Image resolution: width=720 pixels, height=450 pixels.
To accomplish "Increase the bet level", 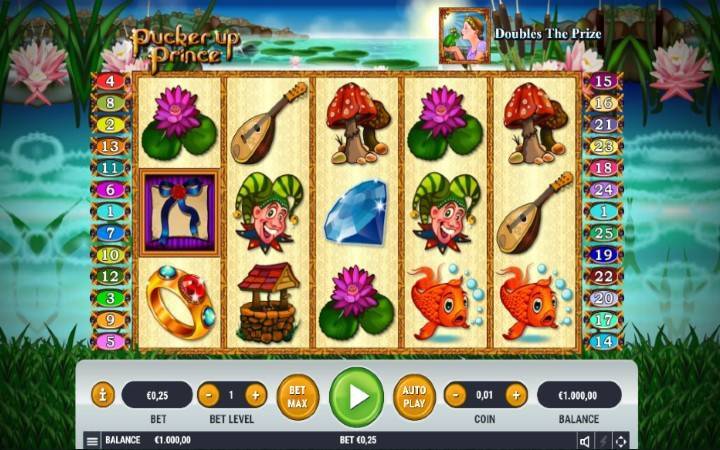I will (255, 394).
